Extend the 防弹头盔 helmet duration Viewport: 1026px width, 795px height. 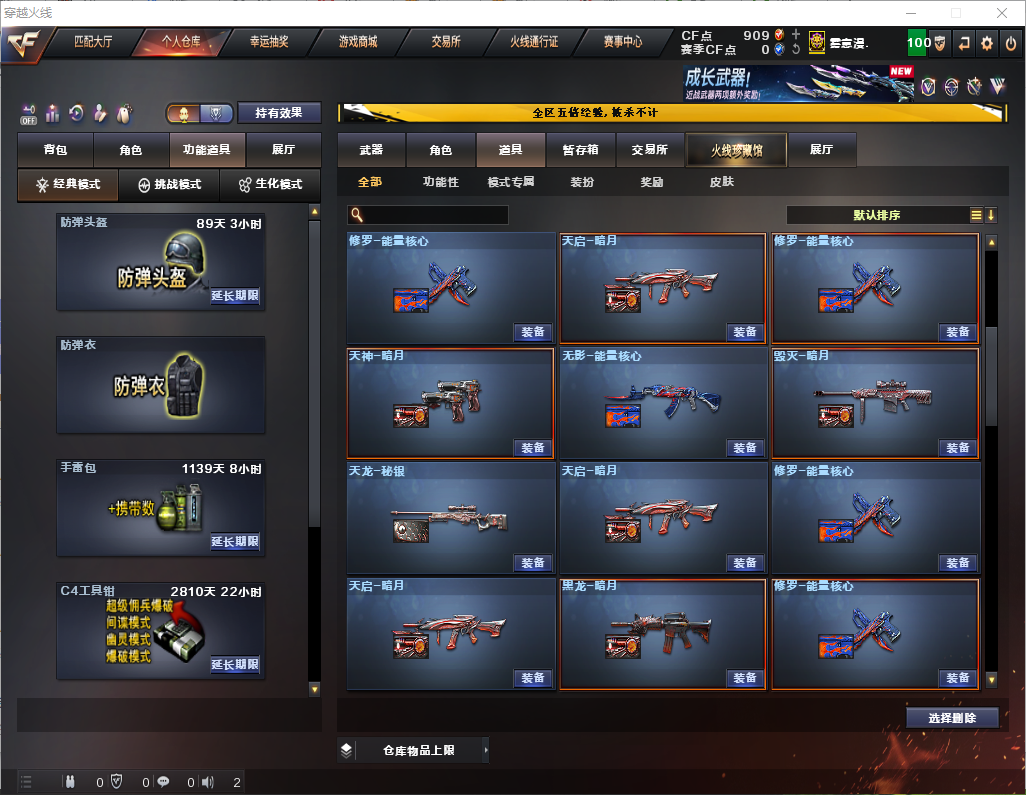click(235, 296)
